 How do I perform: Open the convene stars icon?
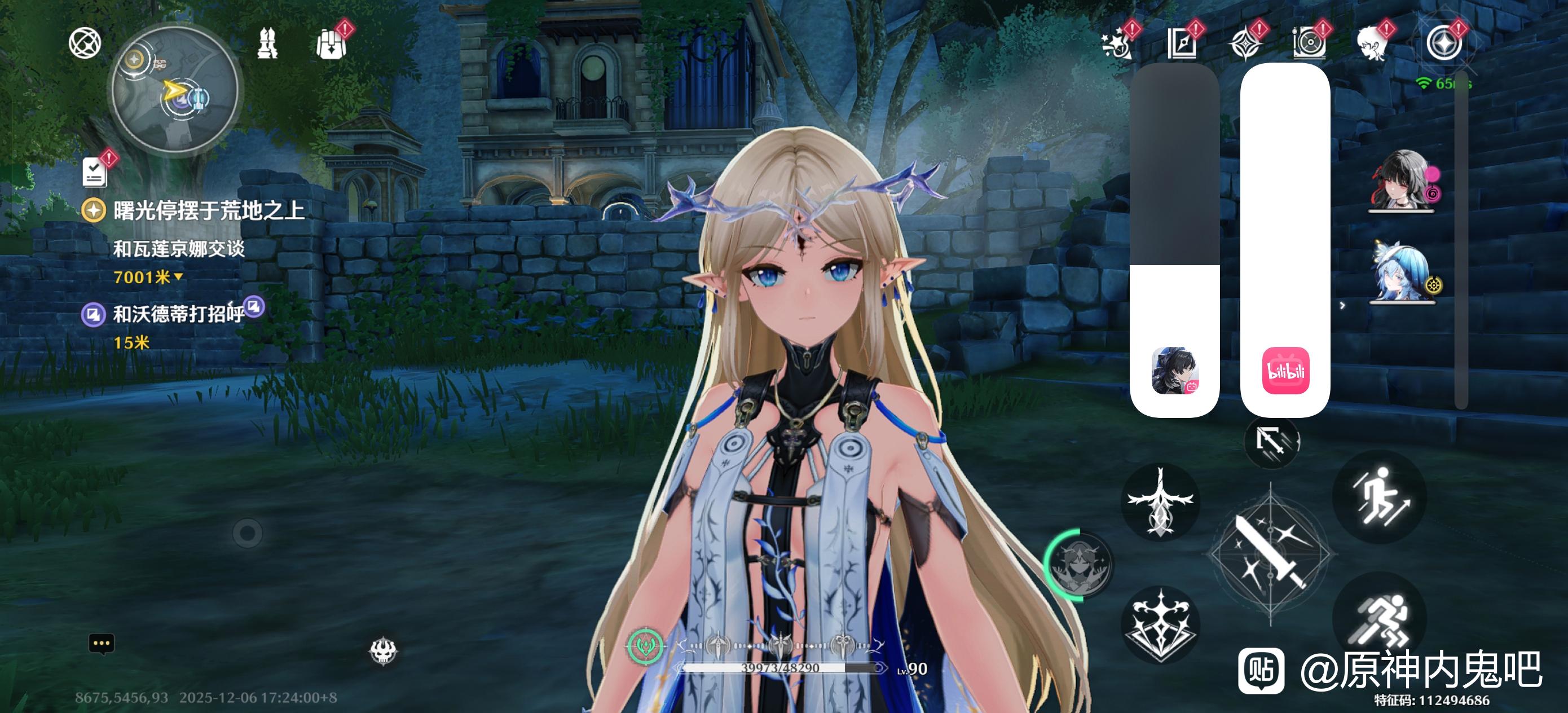click(1117, 44)
